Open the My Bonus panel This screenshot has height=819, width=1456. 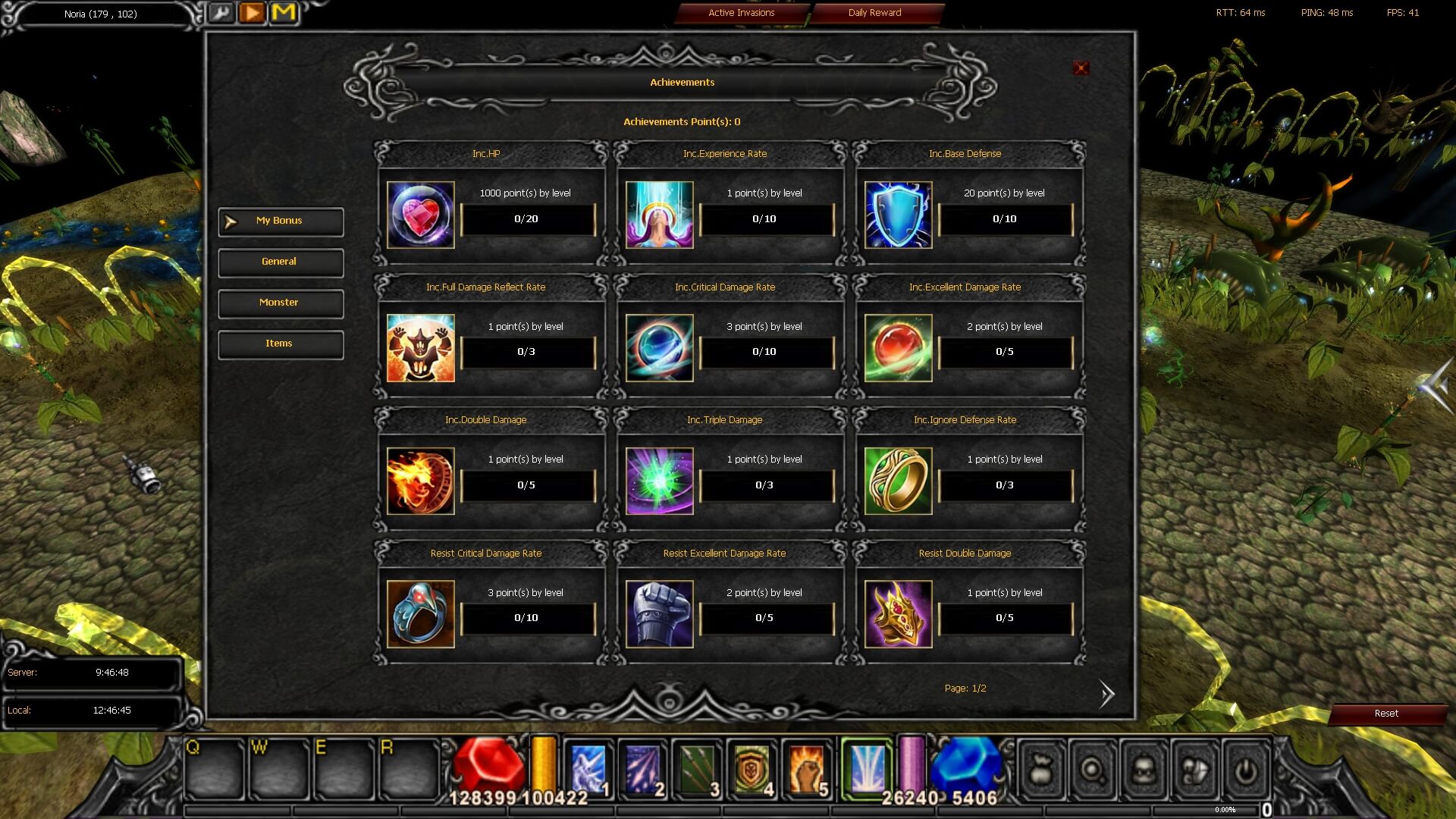point(281,221)
